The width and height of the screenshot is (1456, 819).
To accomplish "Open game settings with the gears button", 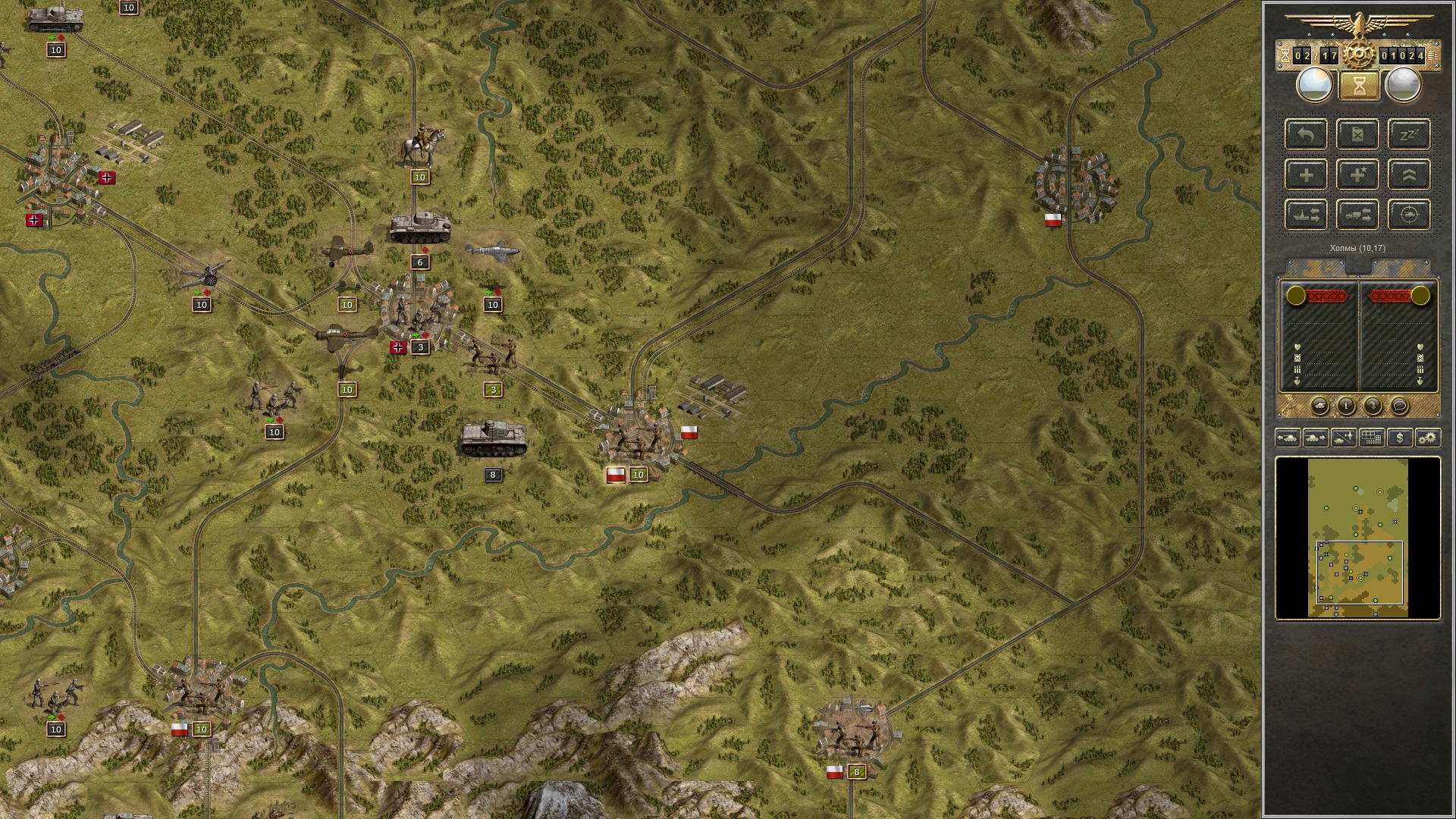I will pyautogui.click(x=1428, y=438).
